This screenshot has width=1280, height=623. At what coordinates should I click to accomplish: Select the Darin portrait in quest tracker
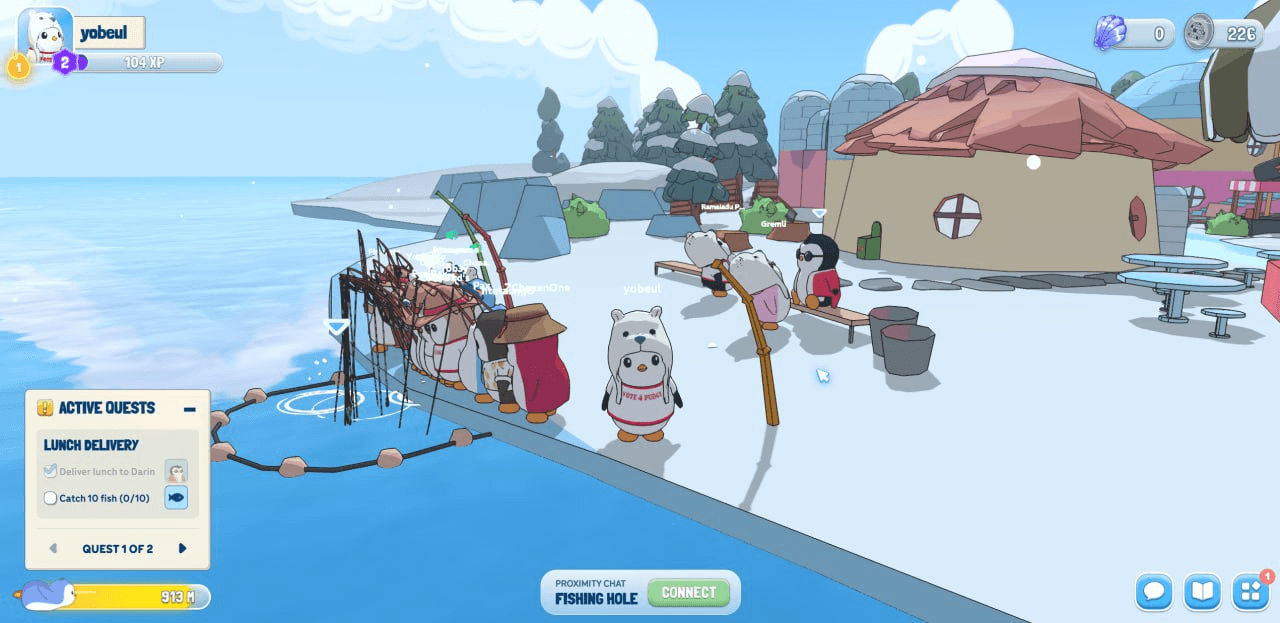pos(176,472)
